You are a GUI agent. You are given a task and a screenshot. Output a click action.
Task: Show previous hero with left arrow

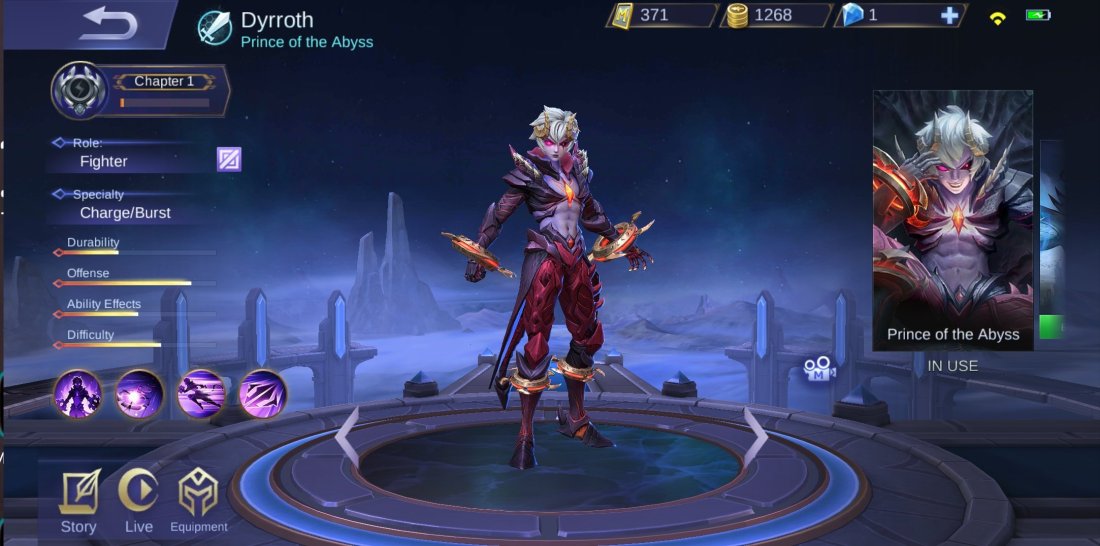(346, 437)
